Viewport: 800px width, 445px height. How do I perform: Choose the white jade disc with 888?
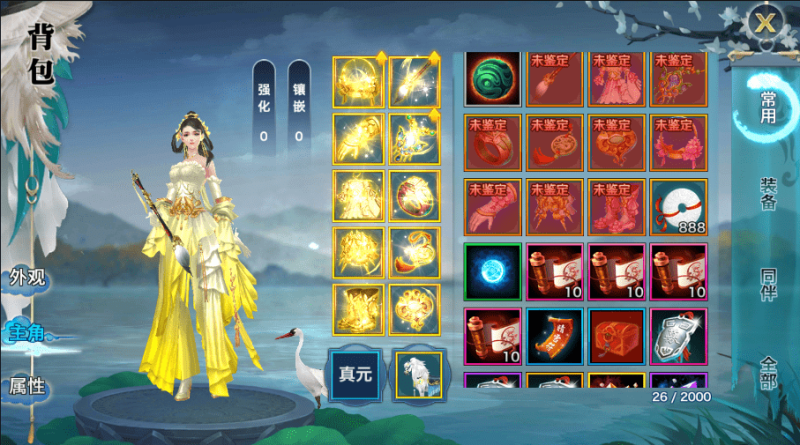pyautogui.click(x=679, y=206)
